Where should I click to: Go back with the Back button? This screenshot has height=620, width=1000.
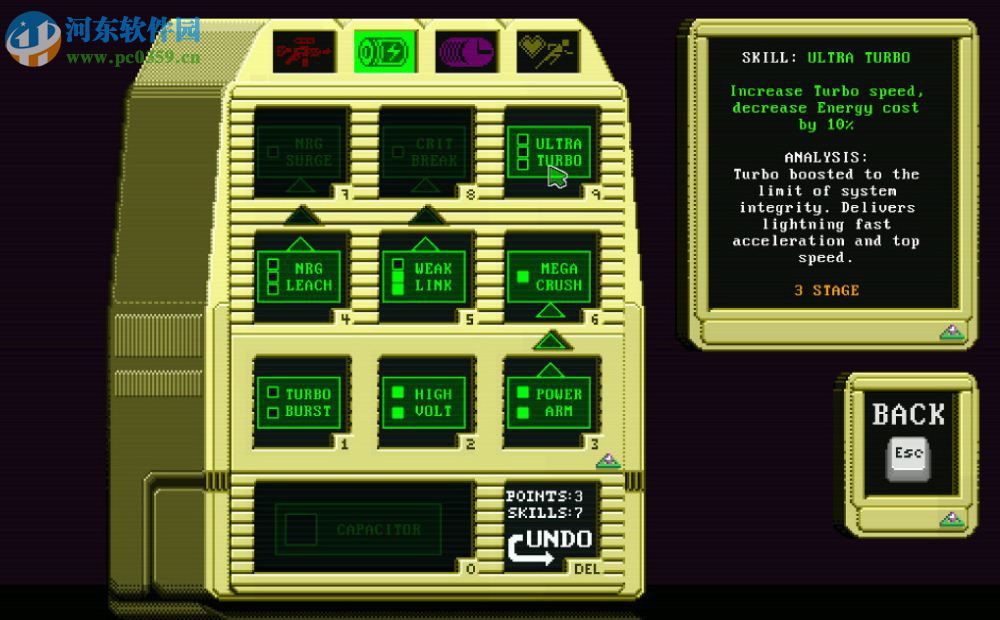[908, 440]
